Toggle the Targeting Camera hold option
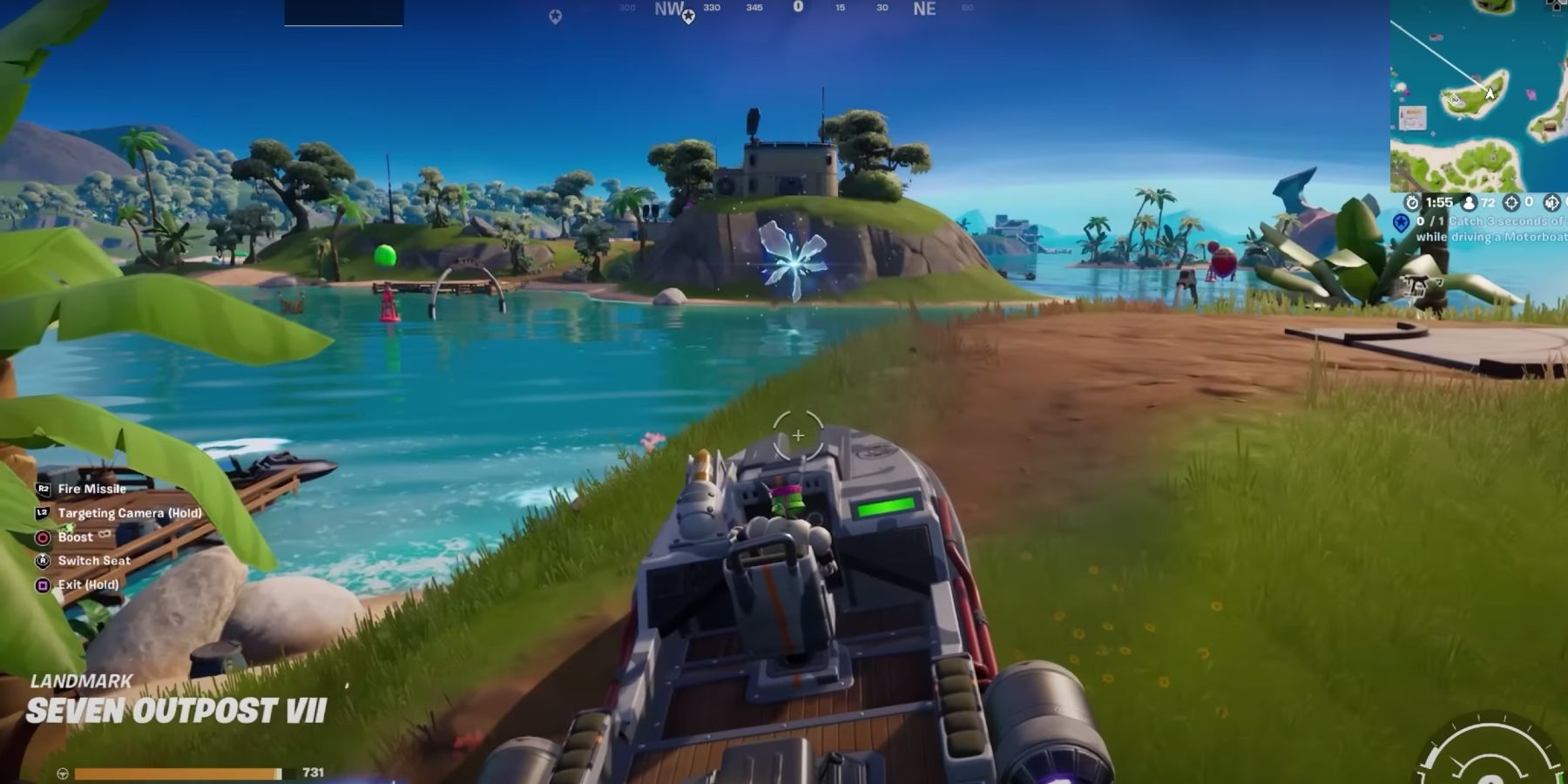 (x=131, y=513)
